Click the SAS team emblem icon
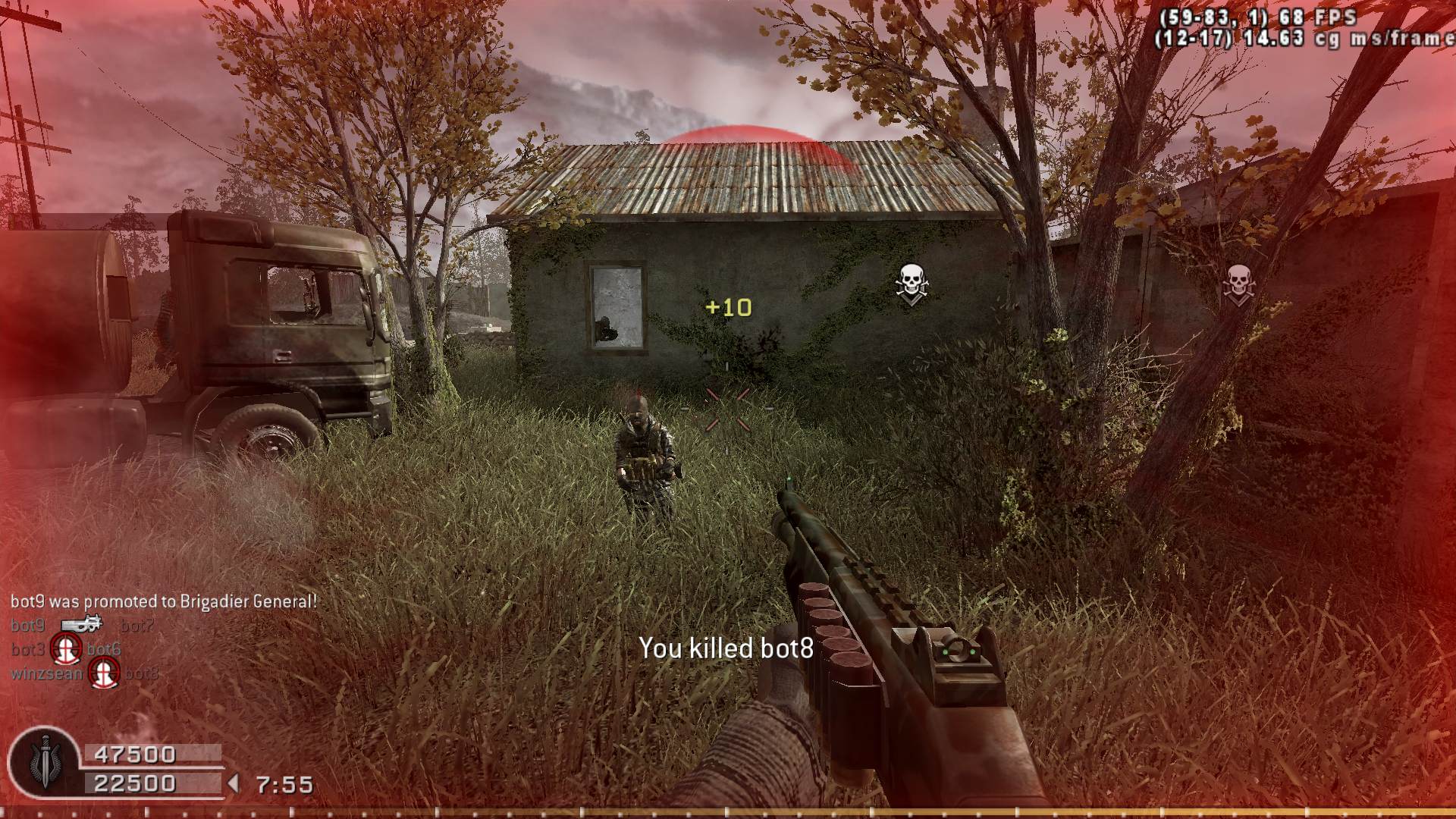Screen dimensions: 1456x819 (44, 763)
